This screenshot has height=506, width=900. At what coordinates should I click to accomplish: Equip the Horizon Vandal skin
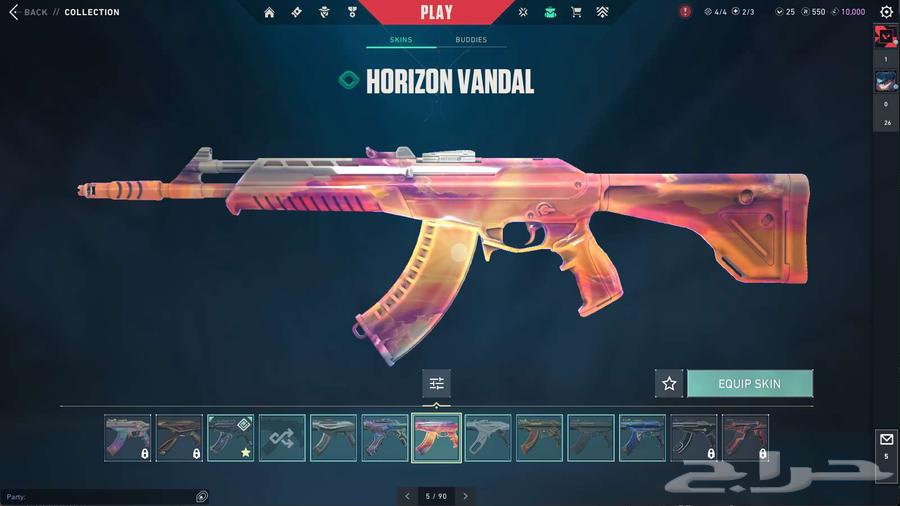point(749,383)
